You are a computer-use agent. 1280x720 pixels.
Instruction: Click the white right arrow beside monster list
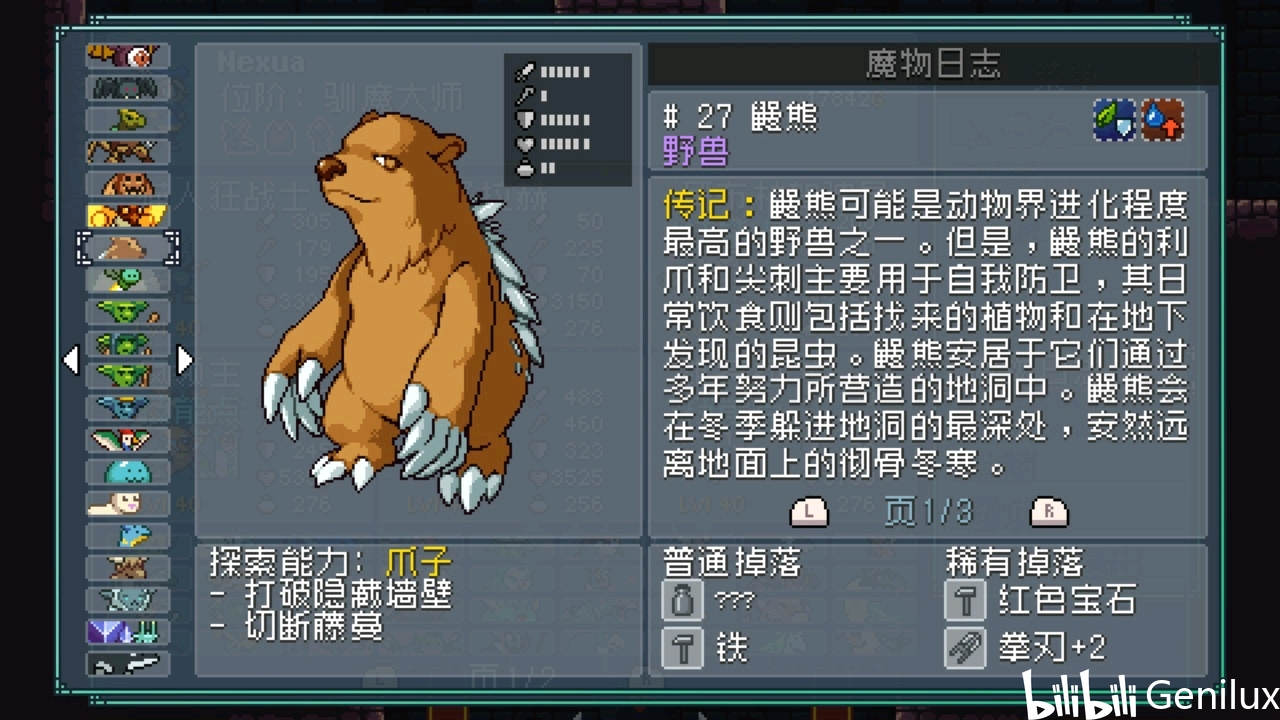pos(184,360)
